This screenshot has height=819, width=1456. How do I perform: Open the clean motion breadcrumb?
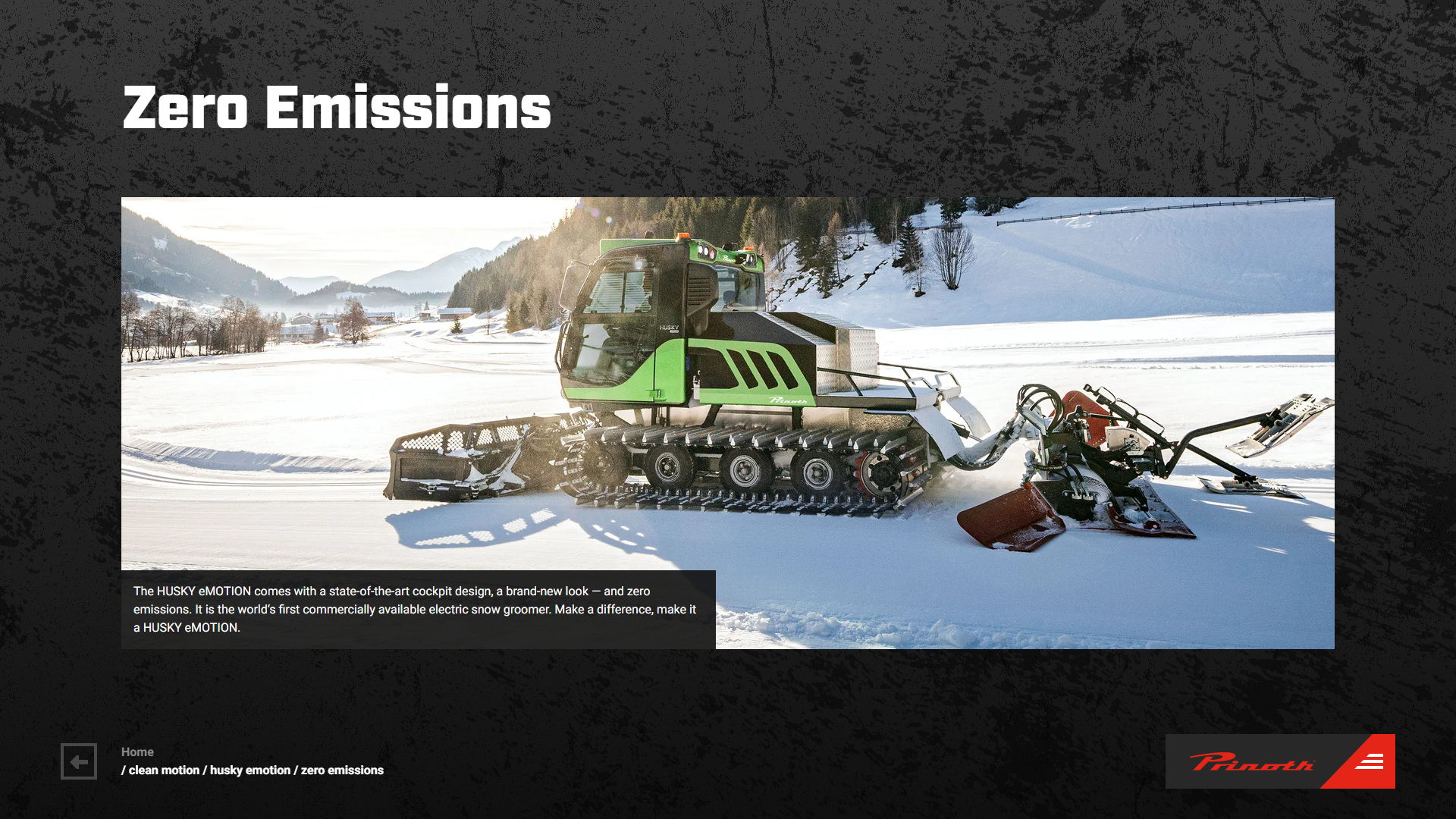pyautogui.click(x=164, y=770)
